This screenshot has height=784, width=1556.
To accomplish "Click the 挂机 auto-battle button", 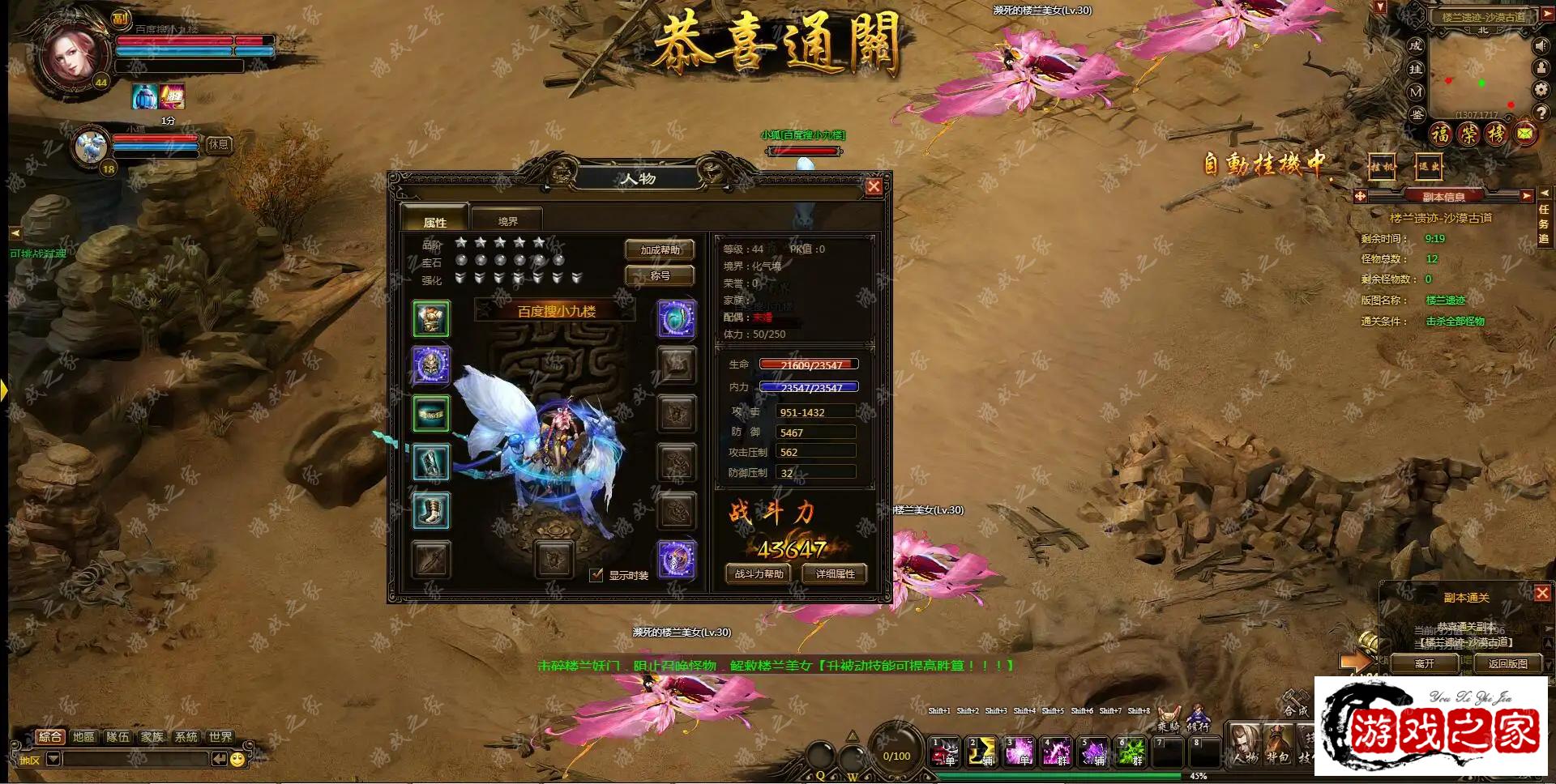I will coord(1382,167).
